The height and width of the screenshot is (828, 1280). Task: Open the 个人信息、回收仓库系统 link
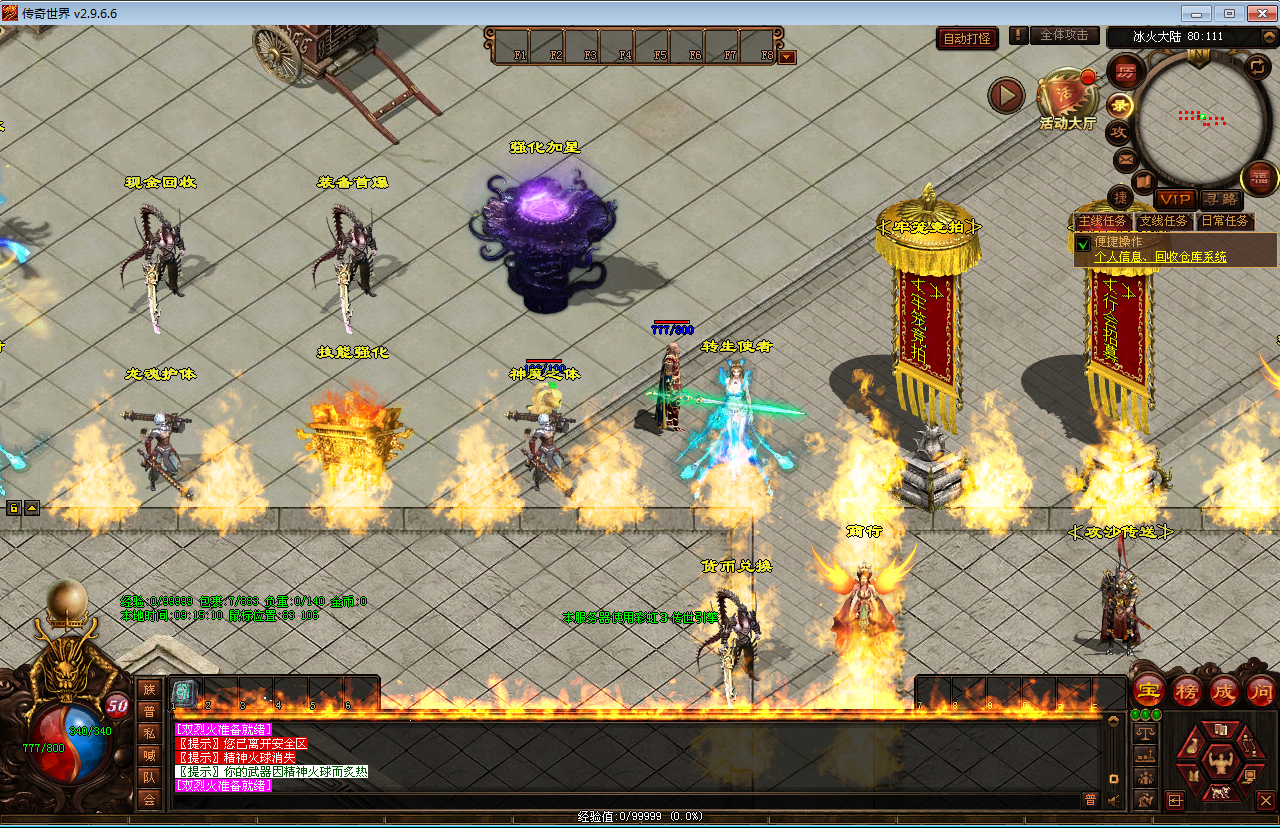[1160, 257]
